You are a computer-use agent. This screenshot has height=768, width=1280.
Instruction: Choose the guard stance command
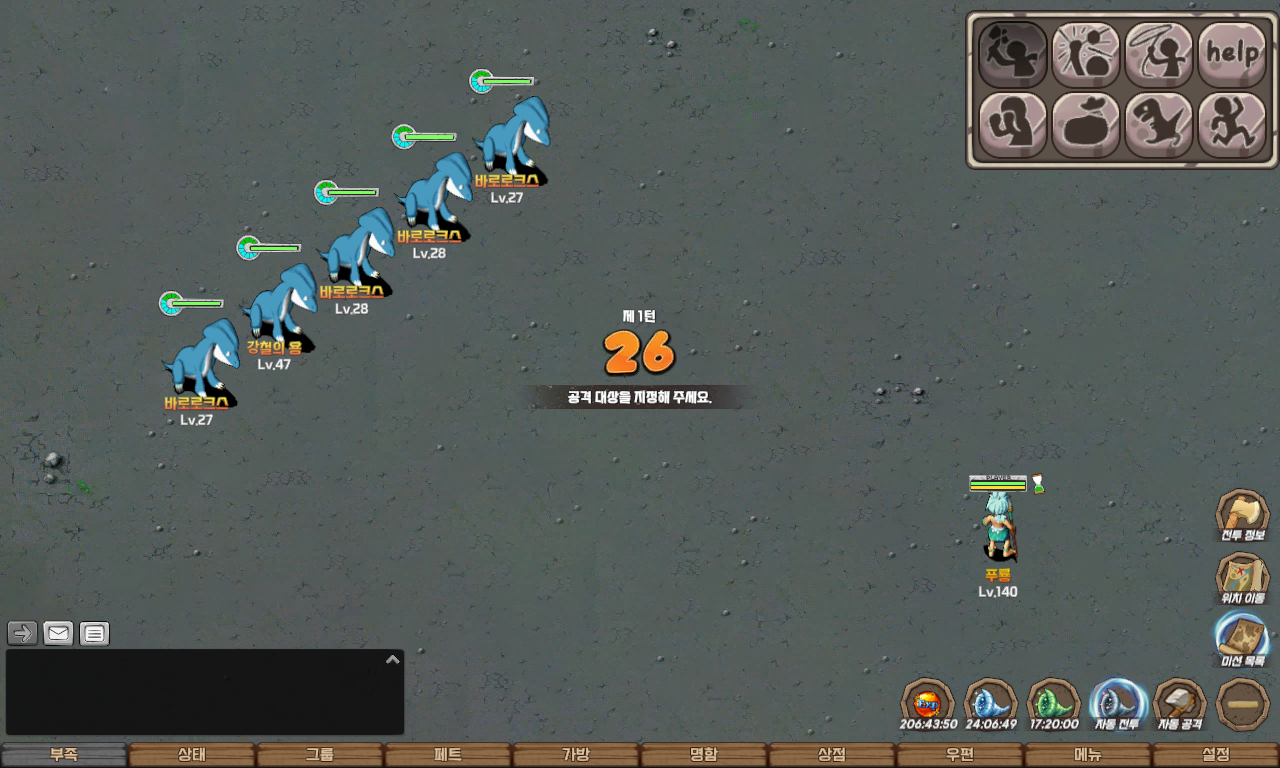coord(1012,125)
